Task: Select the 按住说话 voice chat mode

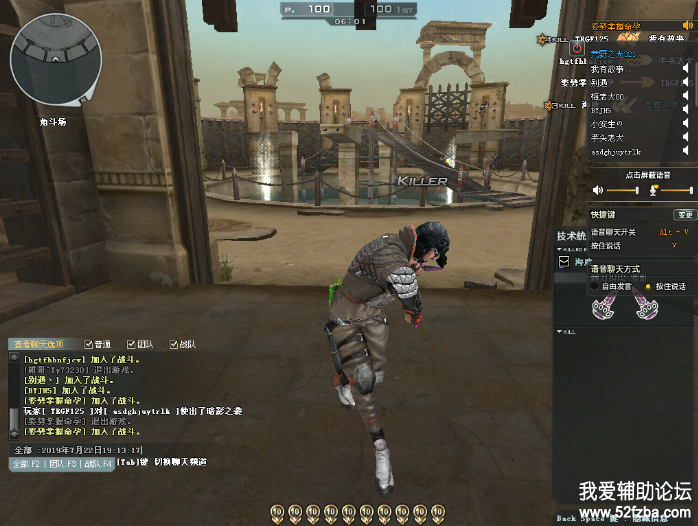Action: click(648, 286)
